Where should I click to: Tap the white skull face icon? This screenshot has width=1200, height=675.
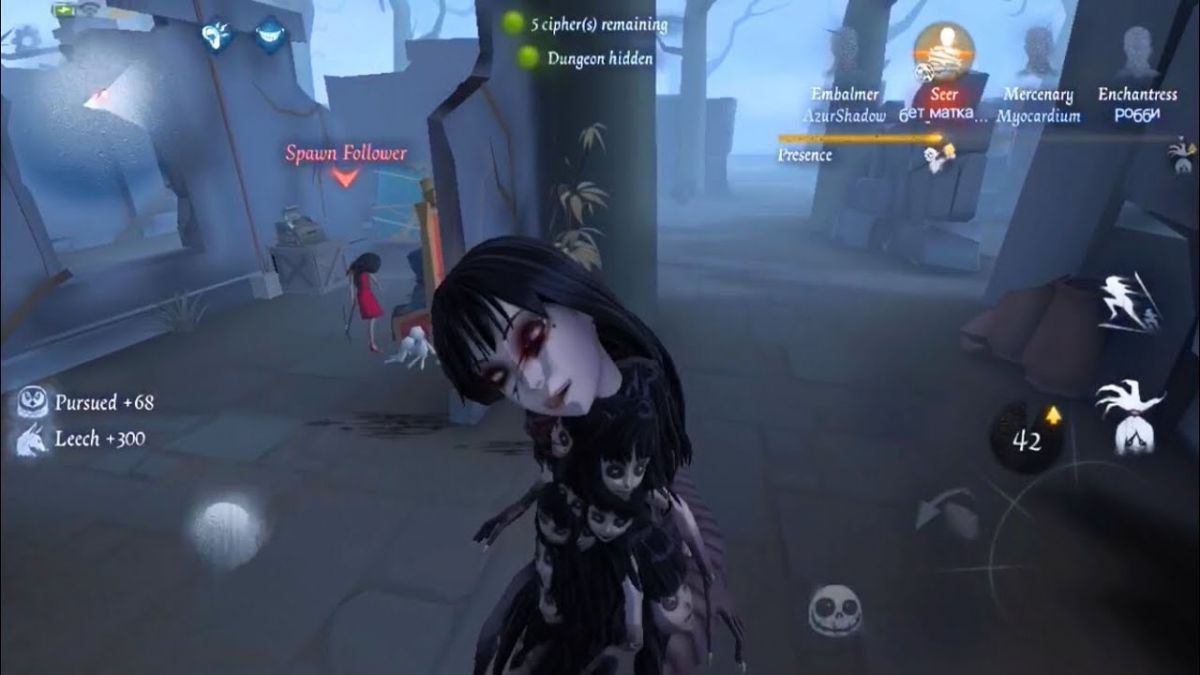pos(836,610)
